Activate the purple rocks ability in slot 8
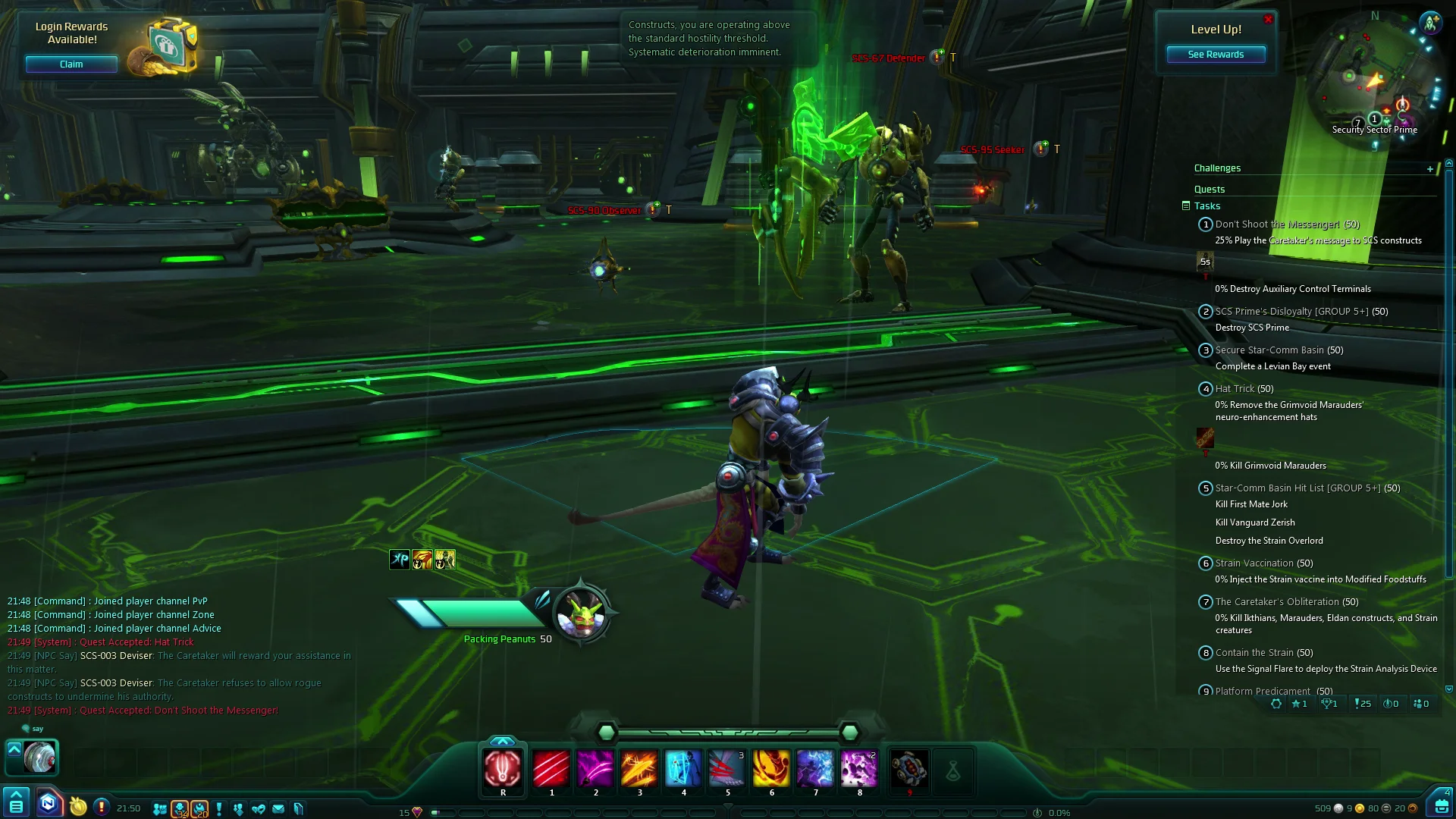This screenshot has height=819, width=1456. 859,768
